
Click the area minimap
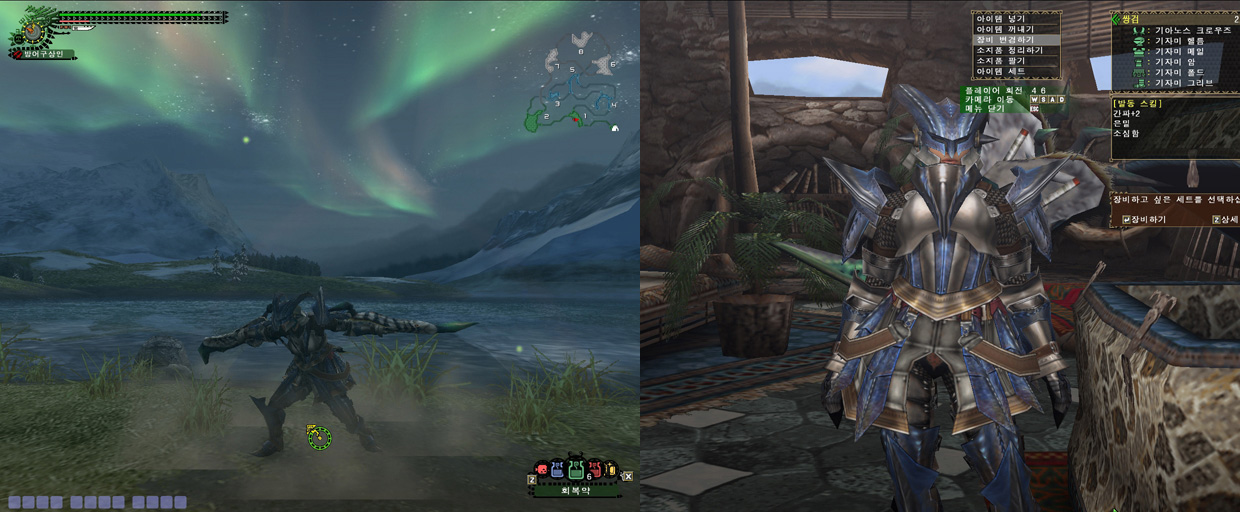tap(574, 90)
